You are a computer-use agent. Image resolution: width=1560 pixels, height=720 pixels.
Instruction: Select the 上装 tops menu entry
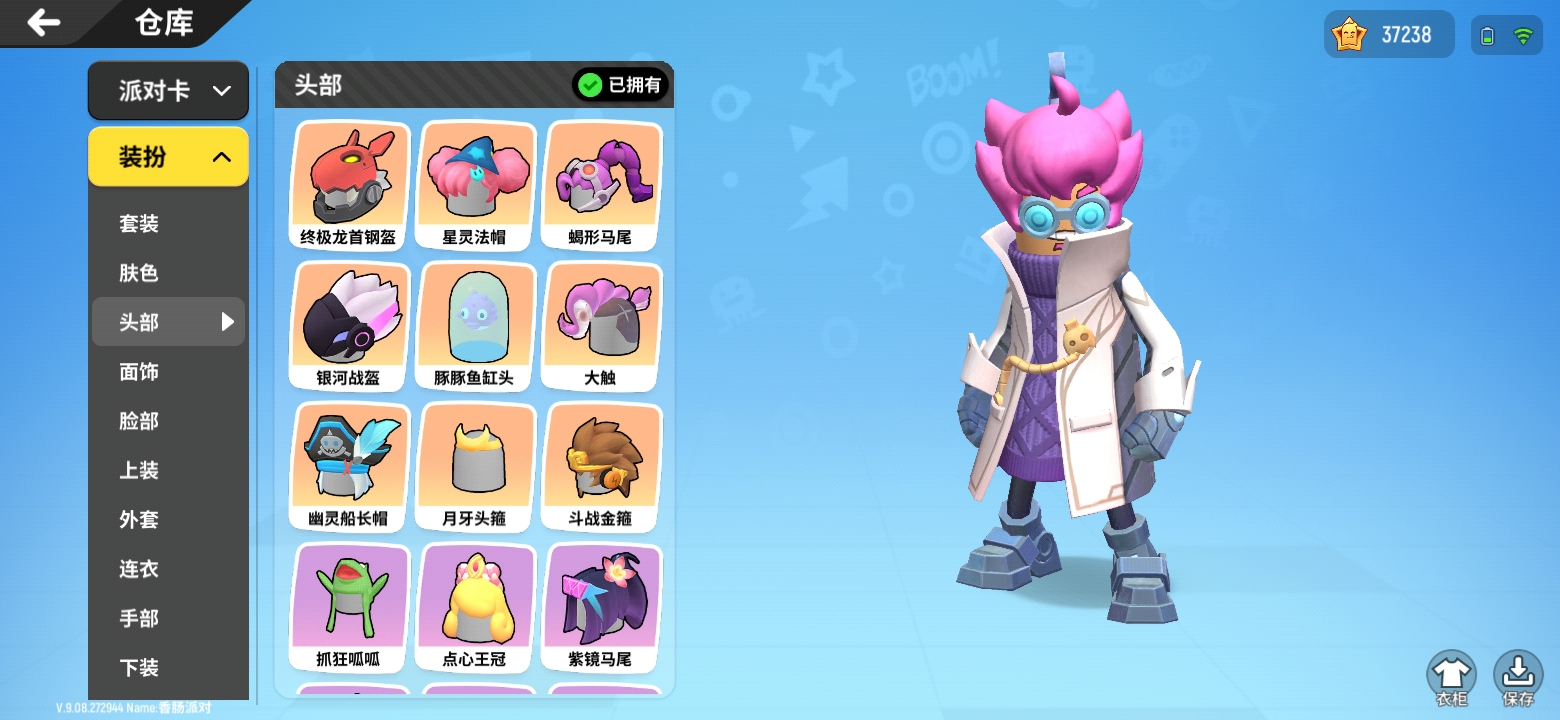coord(138,470)
